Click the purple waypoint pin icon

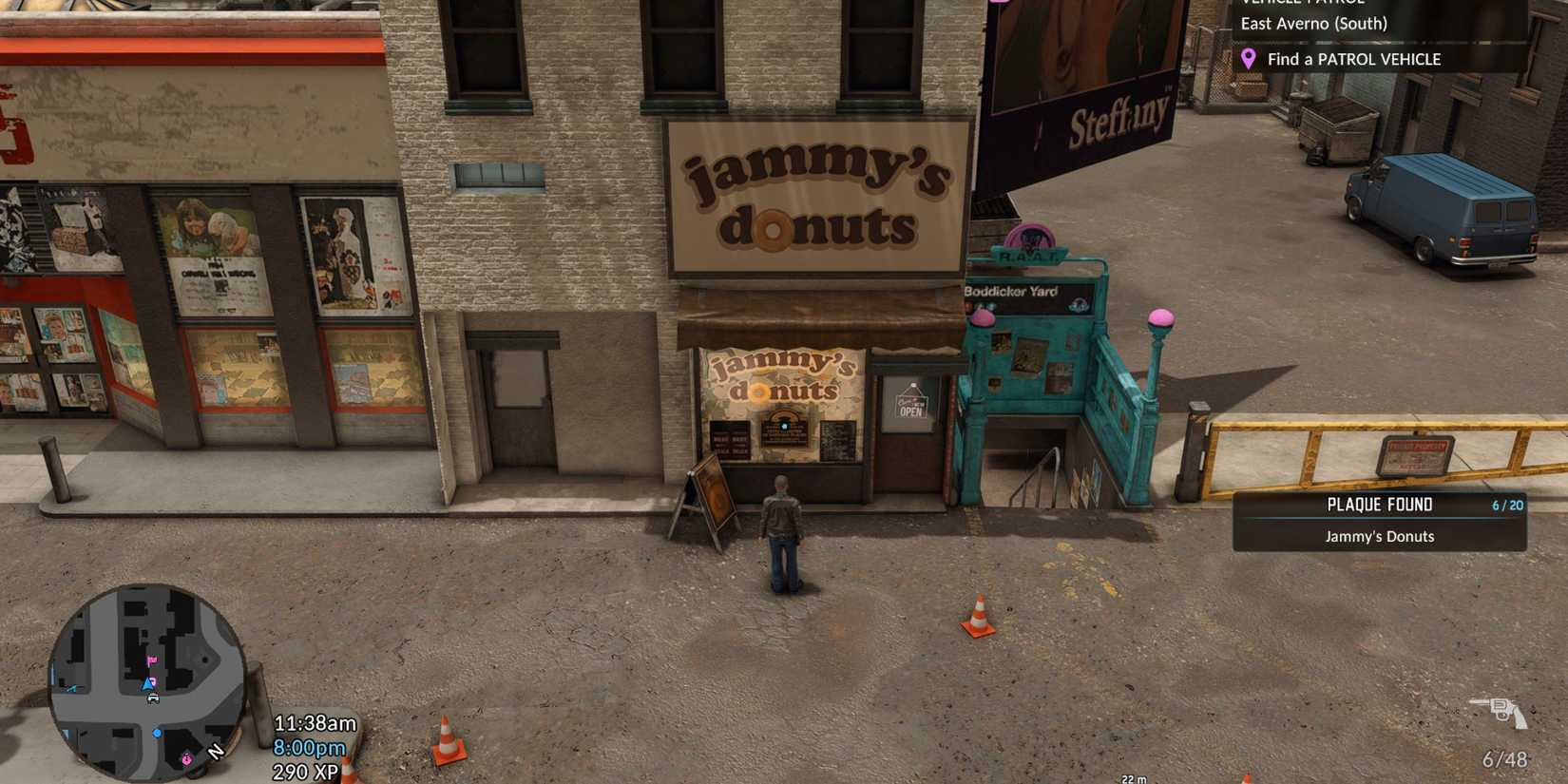pos(1250,59)
